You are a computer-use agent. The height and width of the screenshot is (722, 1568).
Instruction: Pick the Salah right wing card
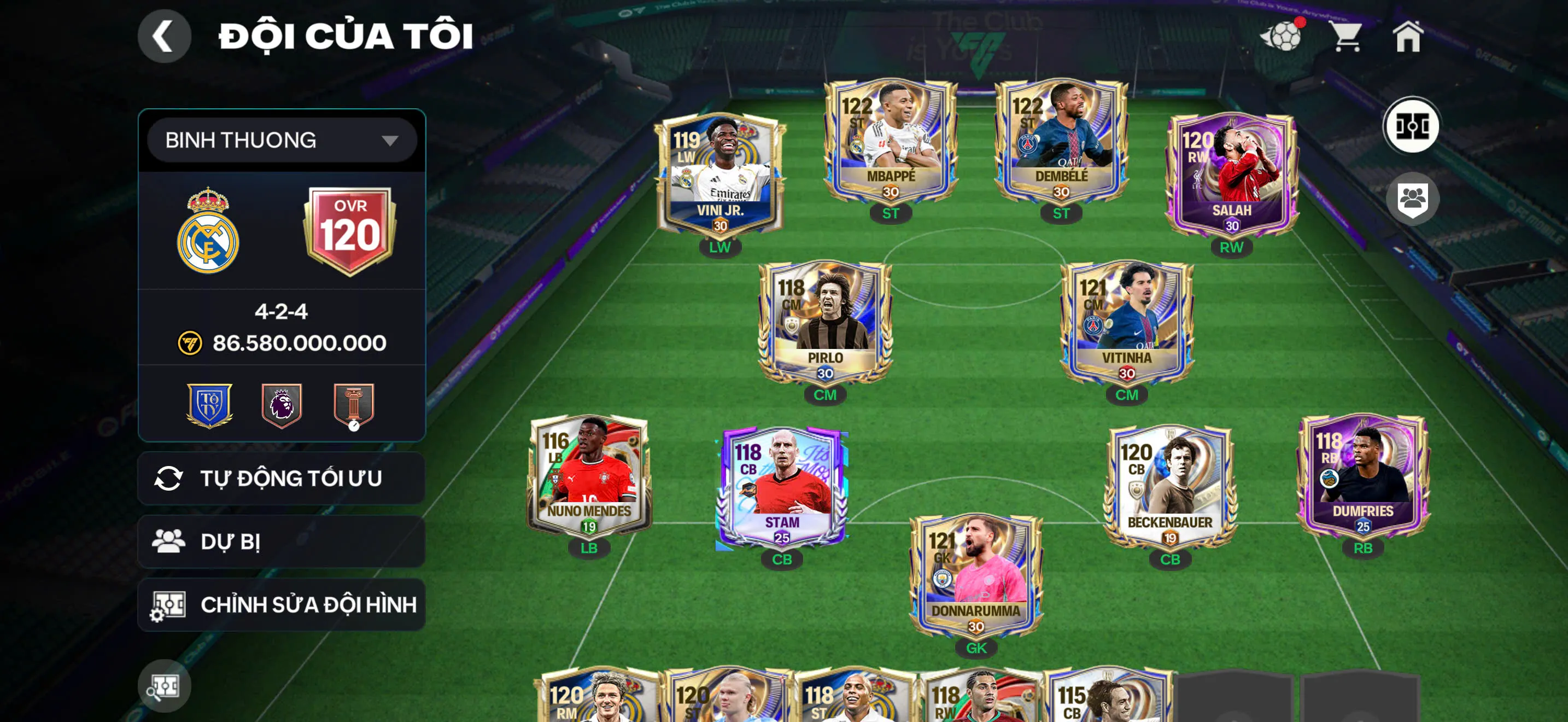click(1231, 177)
